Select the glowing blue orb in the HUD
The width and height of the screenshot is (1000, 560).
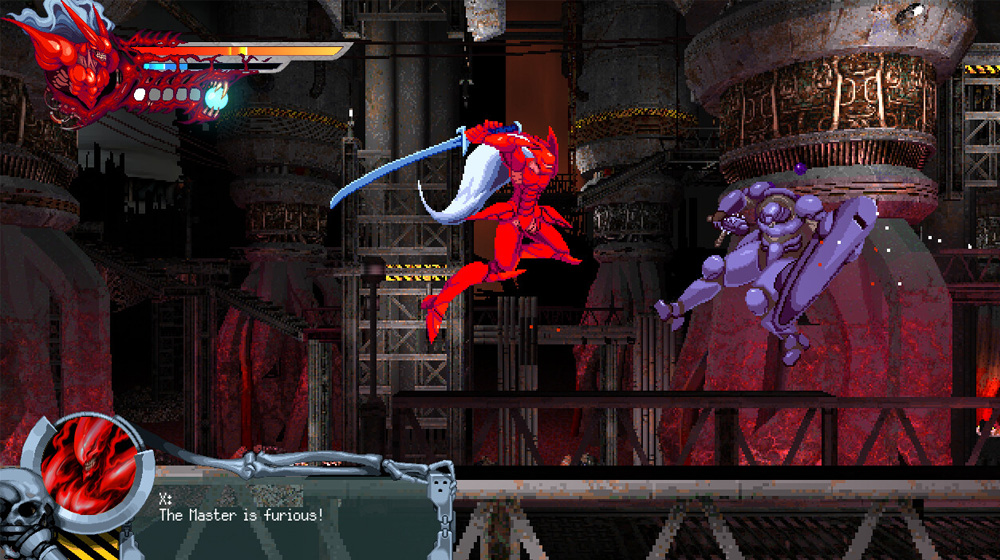coord(214,97)
